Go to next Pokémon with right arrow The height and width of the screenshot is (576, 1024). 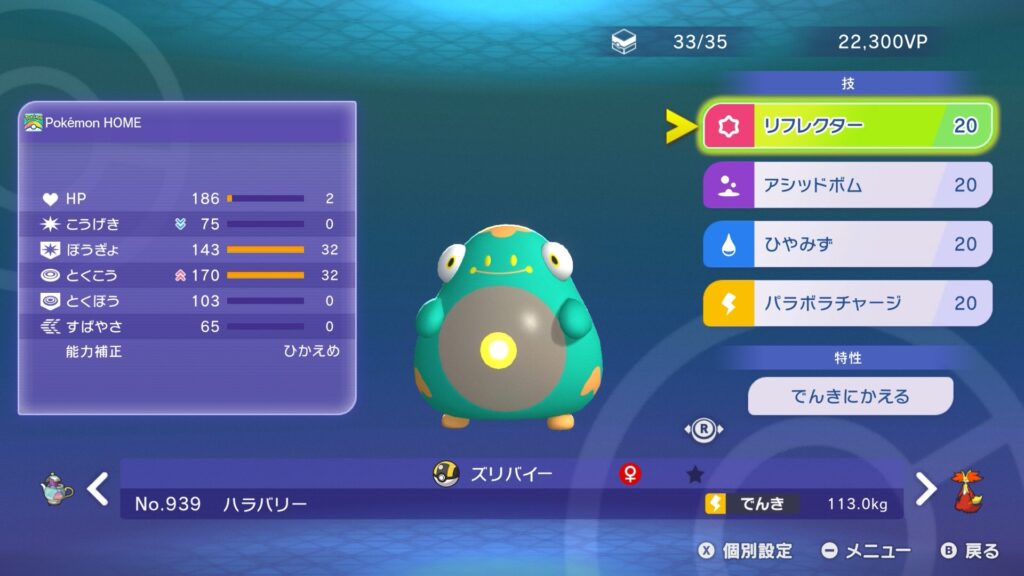click(x=926, y=489)
